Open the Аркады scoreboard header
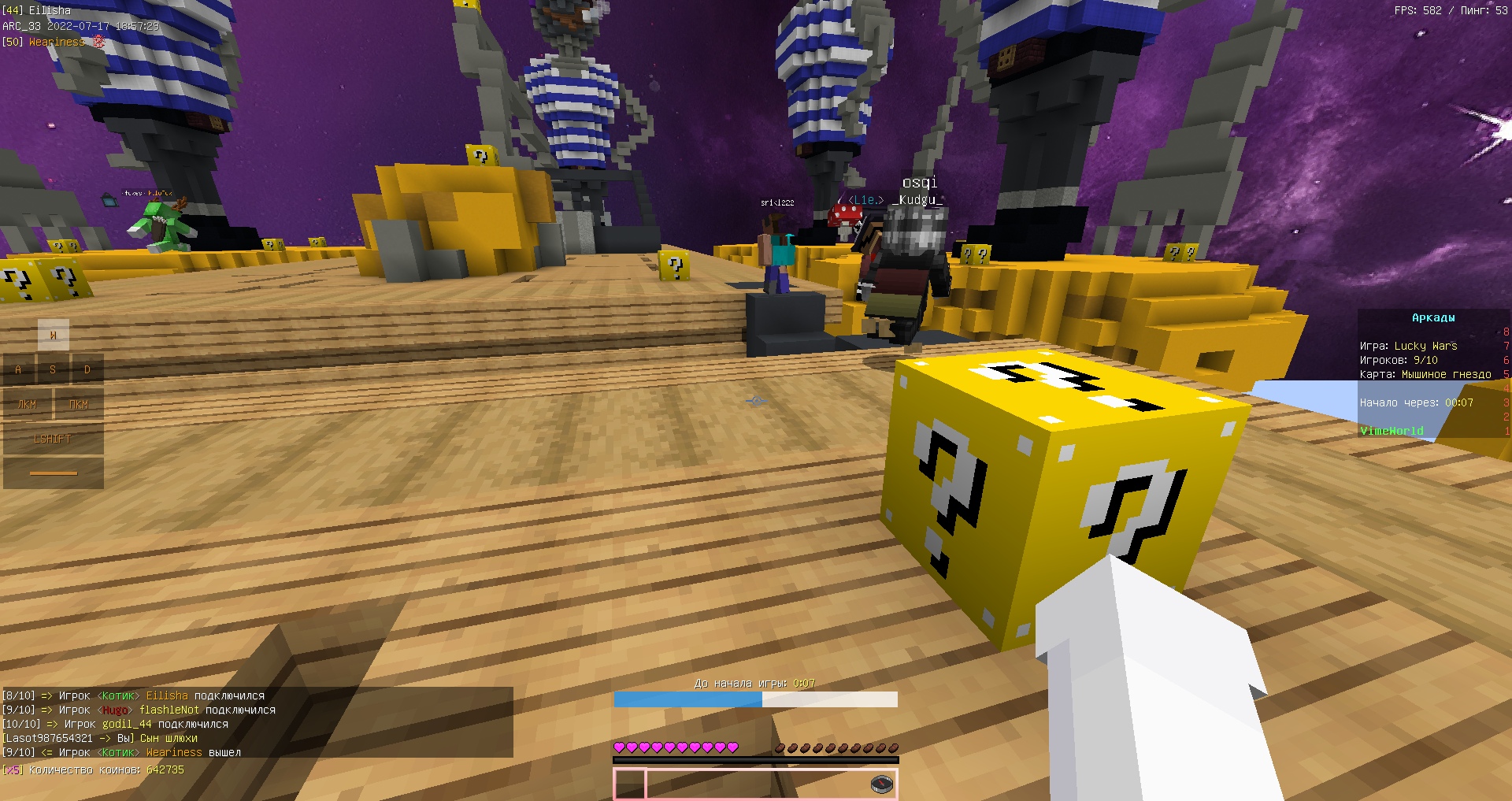 pyautogui.click(x=1432, y=318)
